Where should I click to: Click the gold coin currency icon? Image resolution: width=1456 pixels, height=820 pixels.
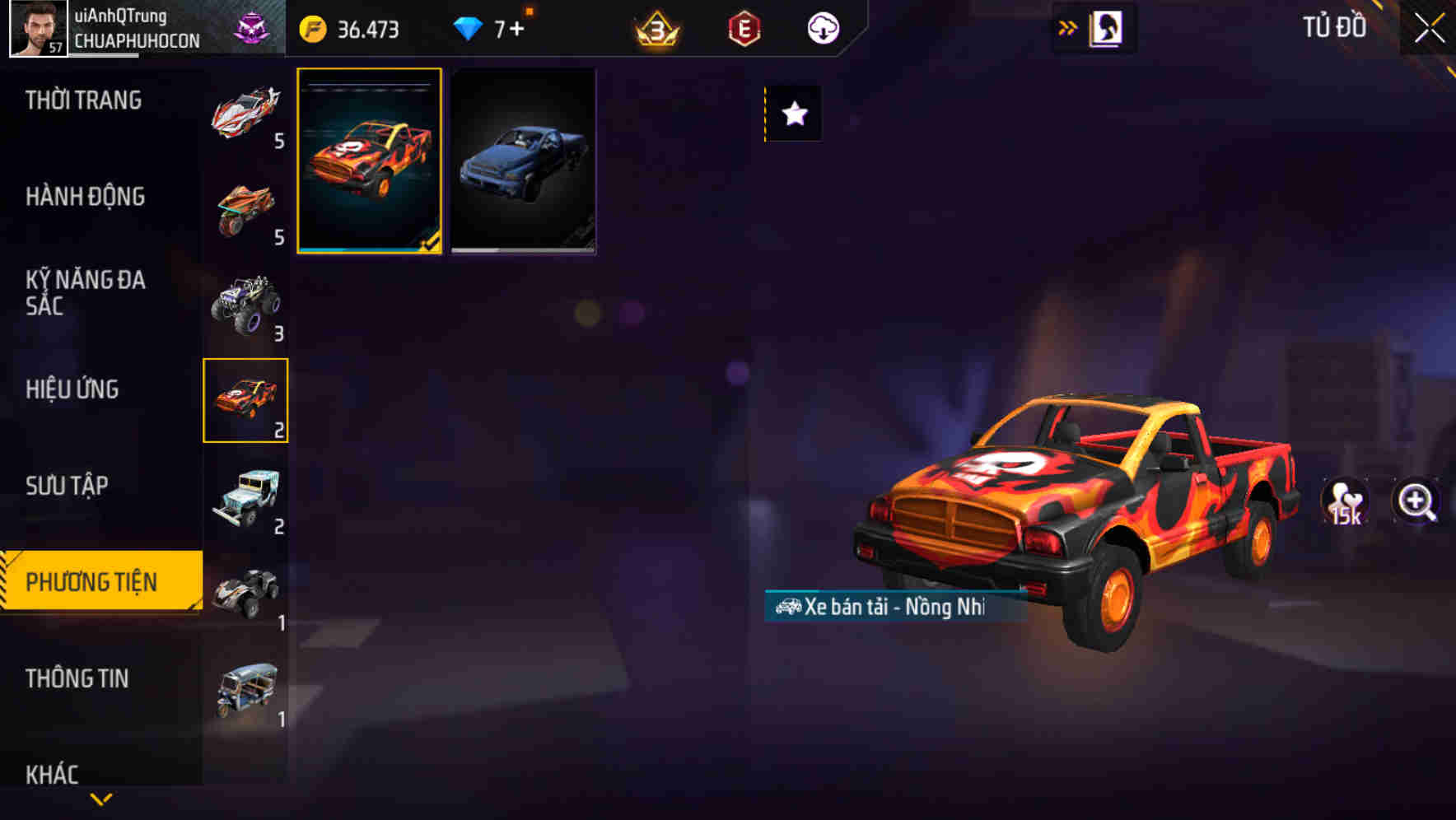point(313,27)
